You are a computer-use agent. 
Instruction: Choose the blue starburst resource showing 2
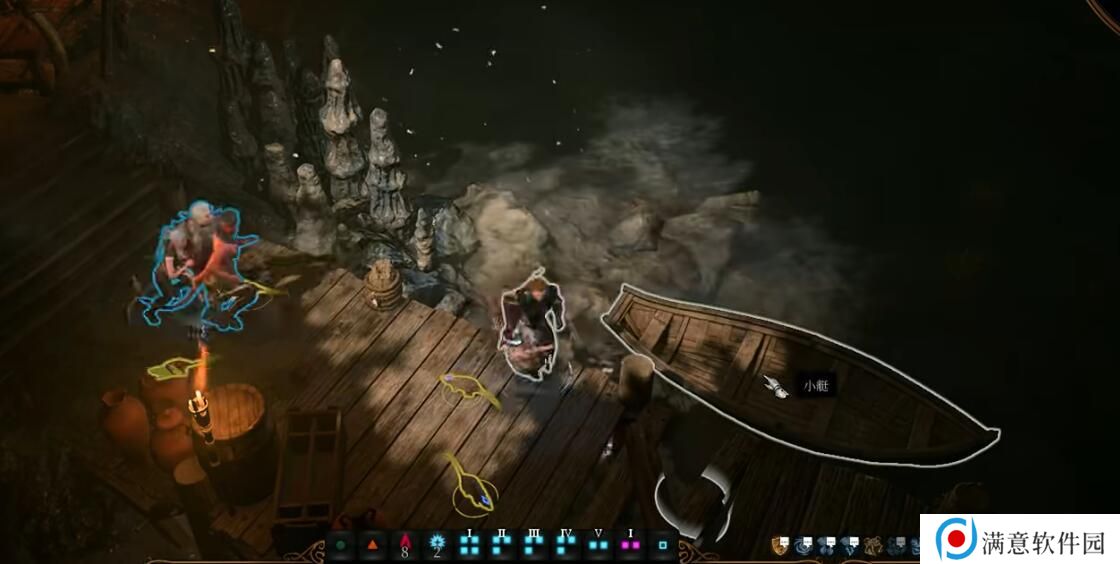437,545
